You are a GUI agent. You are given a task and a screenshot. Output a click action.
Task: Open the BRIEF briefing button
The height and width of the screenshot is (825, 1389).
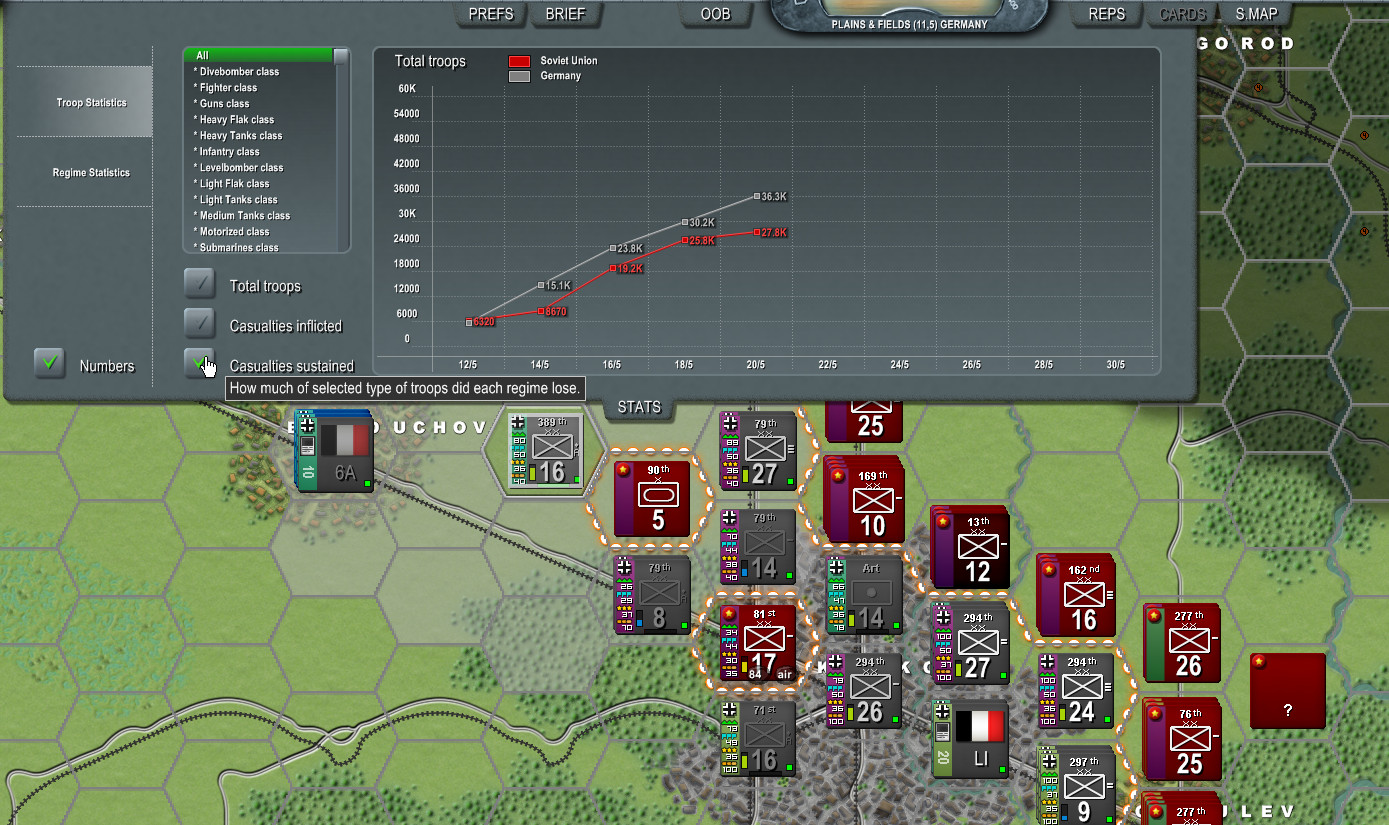pos(565,14)
